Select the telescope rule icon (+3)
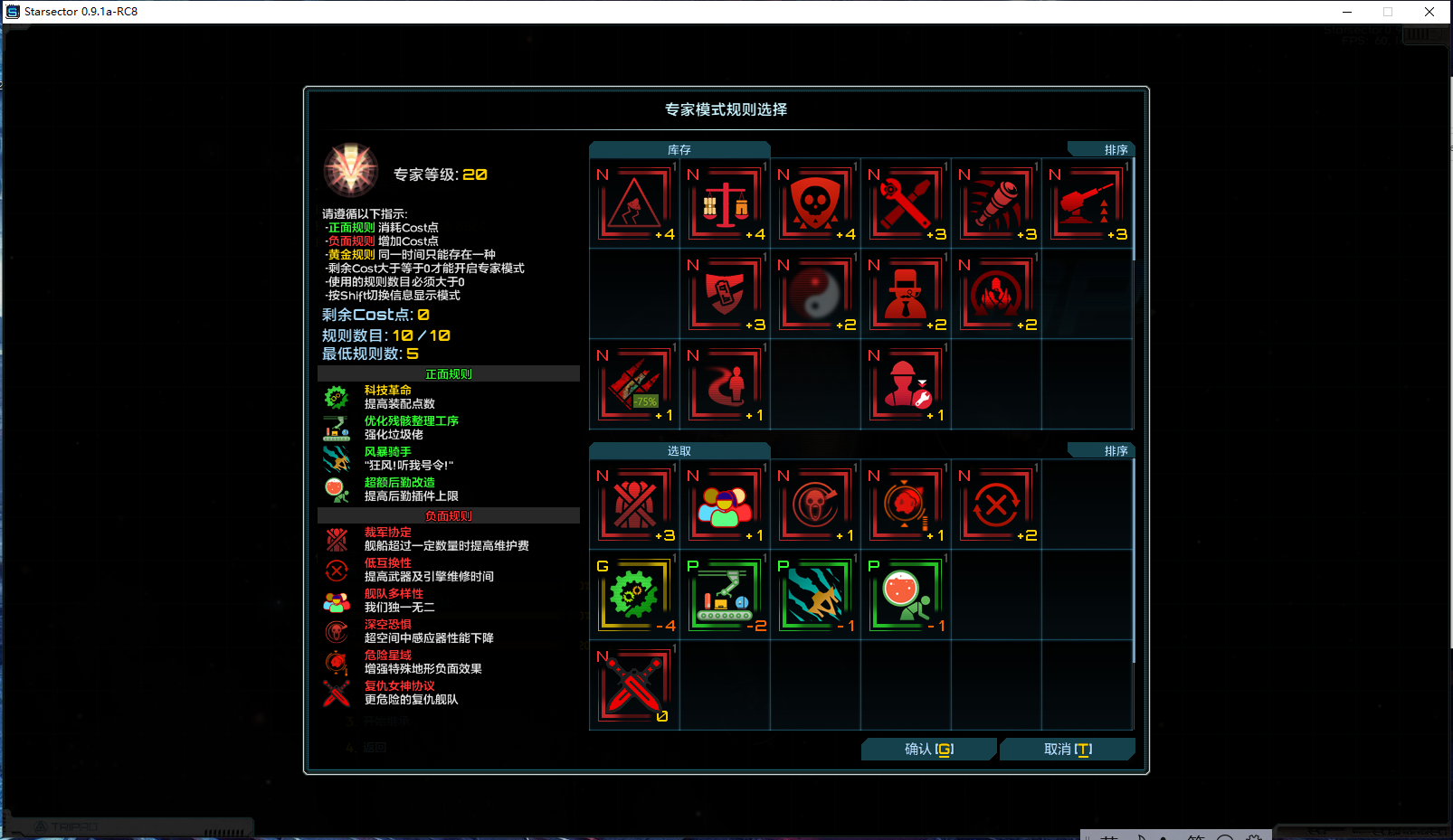Viewport: 1453px width, 840px height. coord(996,202)
